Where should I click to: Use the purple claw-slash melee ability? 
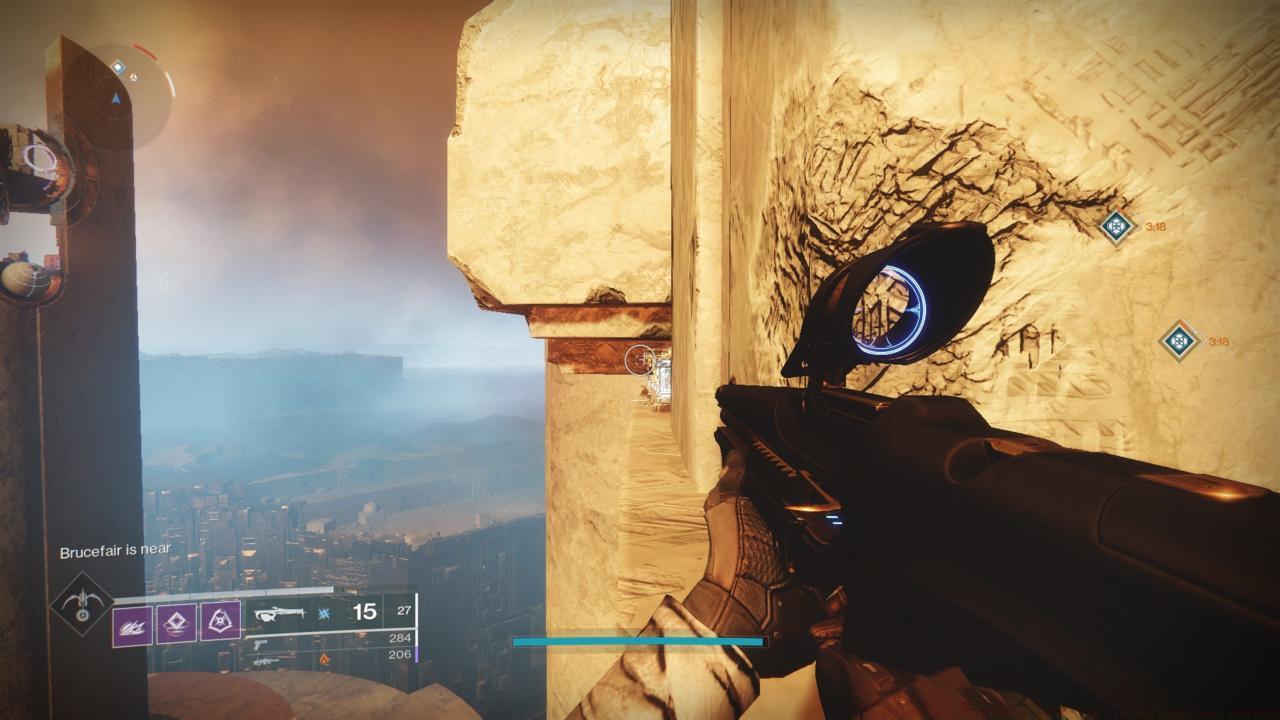click(132, 625)
